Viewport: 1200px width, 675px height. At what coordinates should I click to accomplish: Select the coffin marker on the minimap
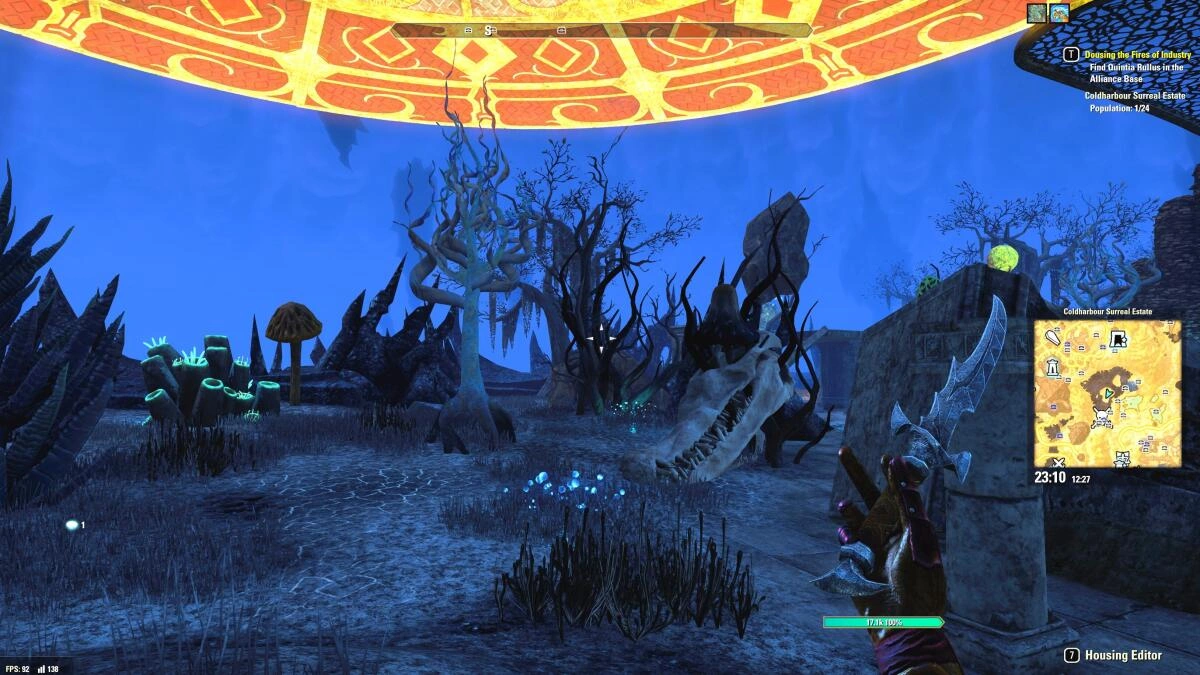1053,338
